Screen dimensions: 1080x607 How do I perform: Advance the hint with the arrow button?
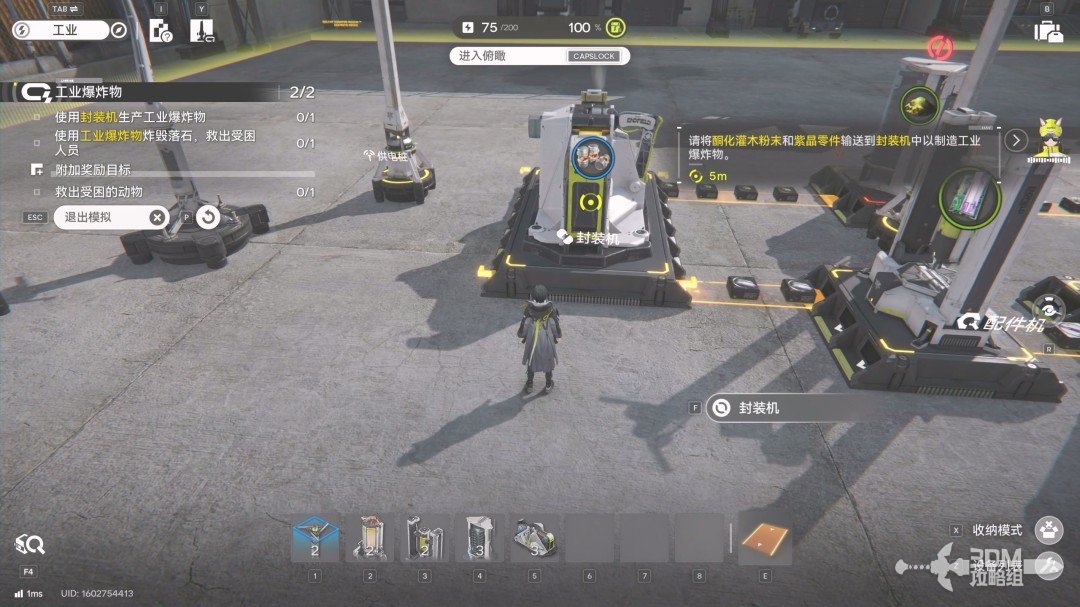[x=1017, y=140]
